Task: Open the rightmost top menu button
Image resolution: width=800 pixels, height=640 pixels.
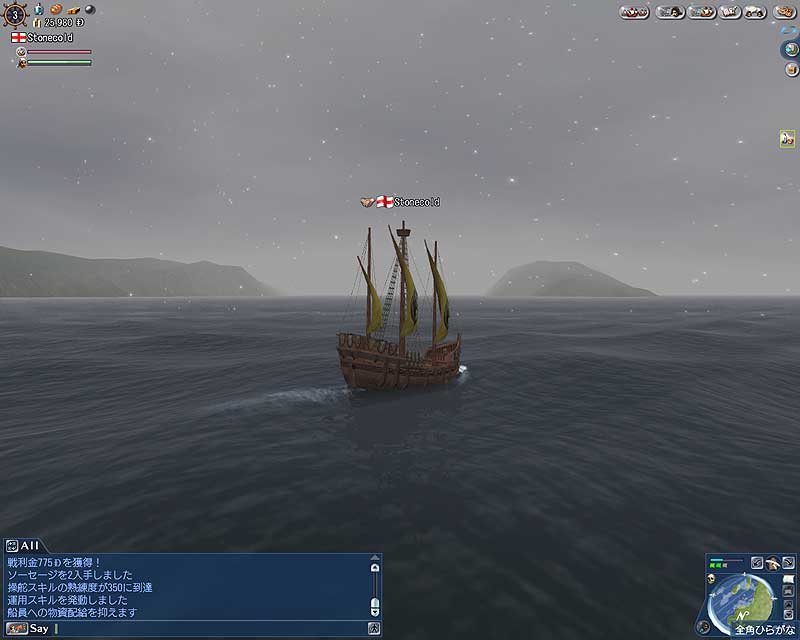Action: point(782,12)
